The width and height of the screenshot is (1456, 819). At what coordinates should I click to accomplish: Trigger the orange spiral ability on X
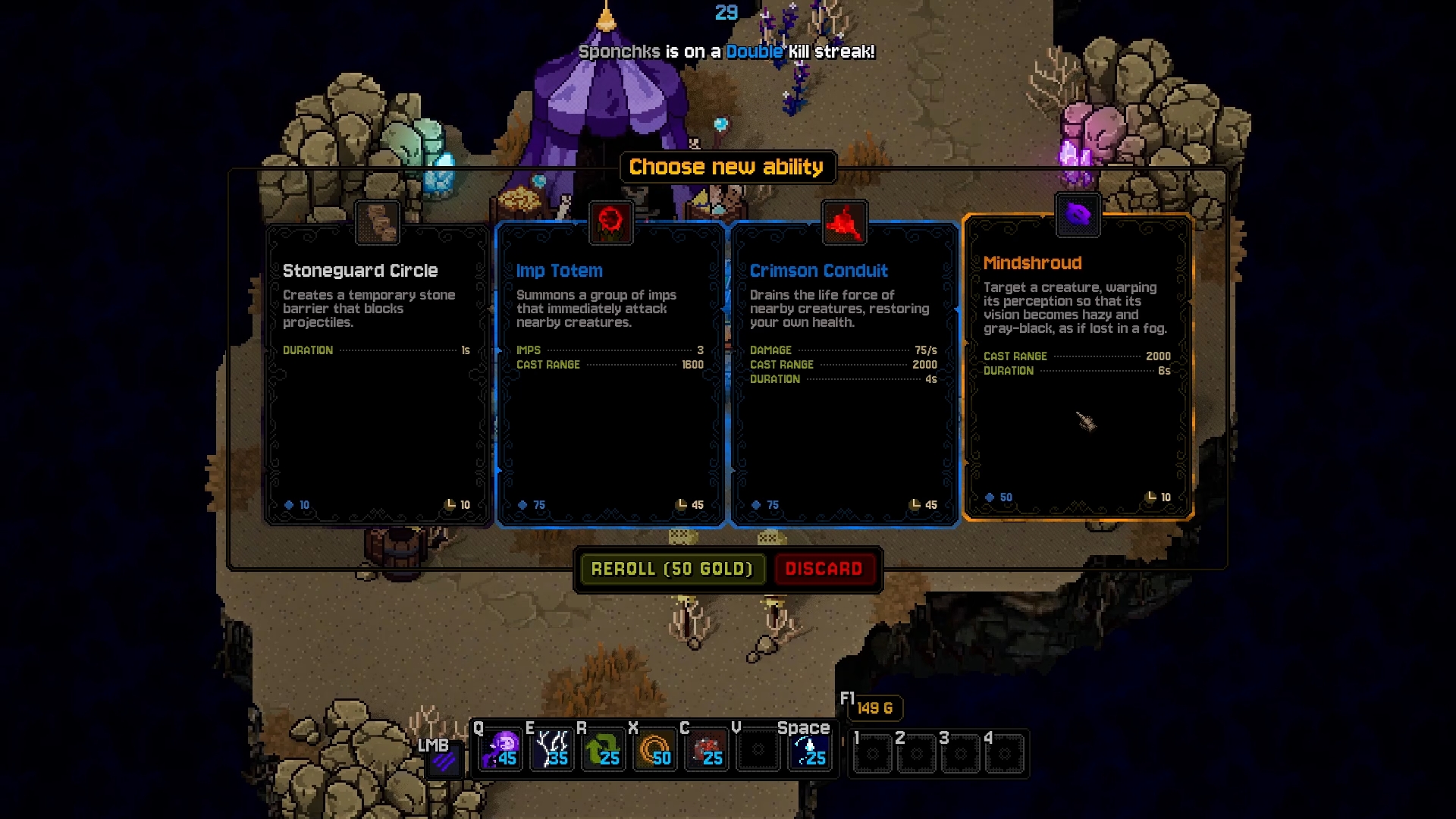click(654, 749)
